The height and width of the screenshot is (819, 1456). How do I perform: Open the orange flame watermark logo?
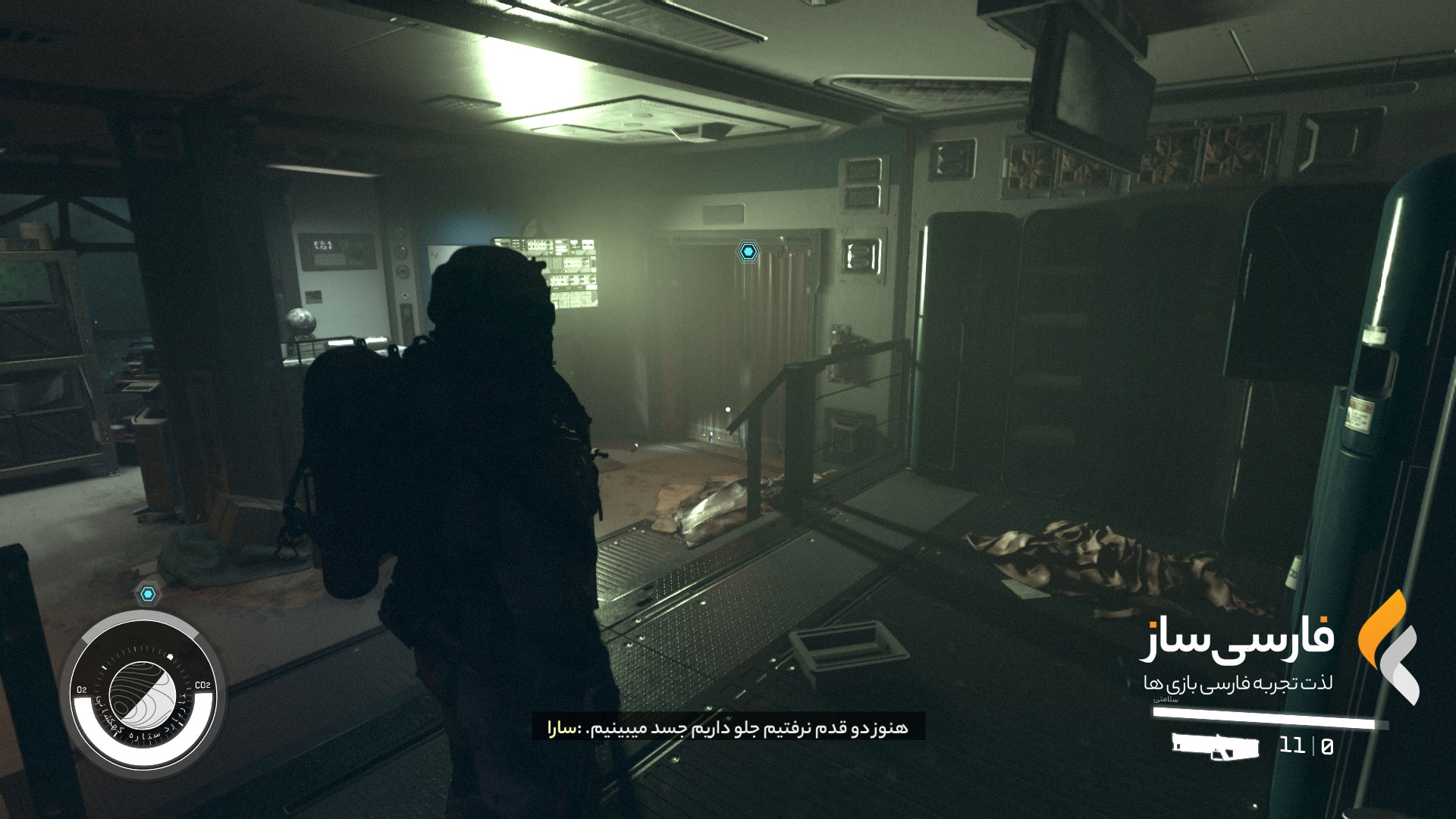coord(1387,648)
